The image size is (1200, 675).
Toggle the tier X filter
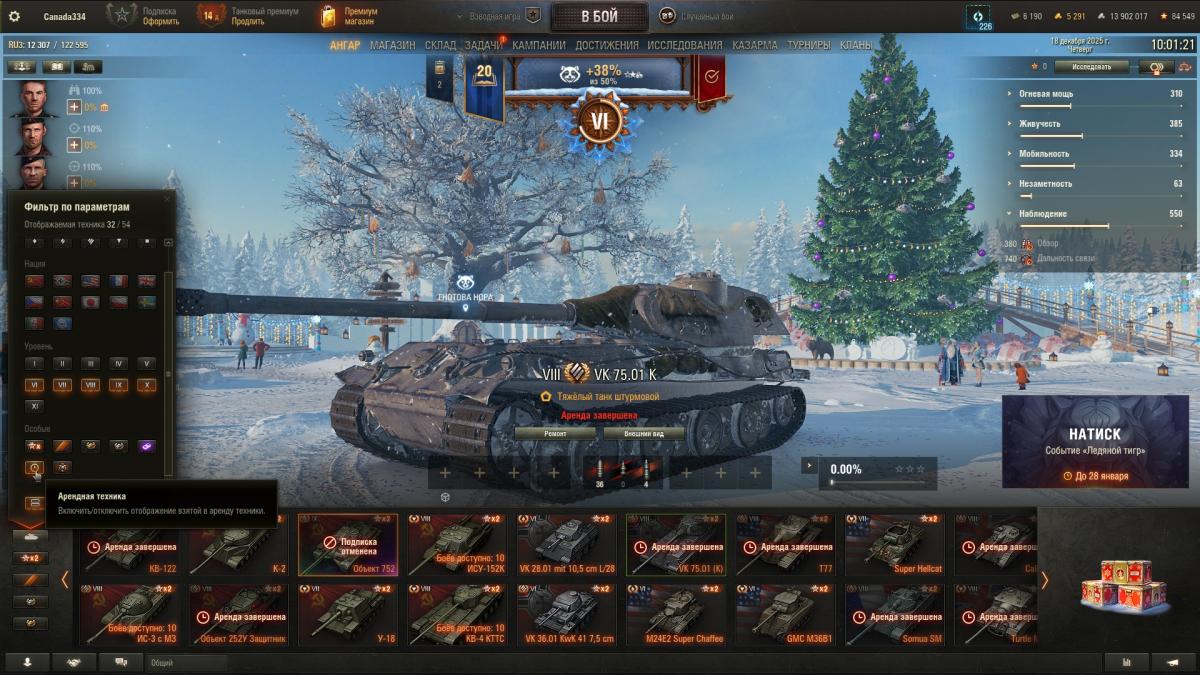(146, 385)
